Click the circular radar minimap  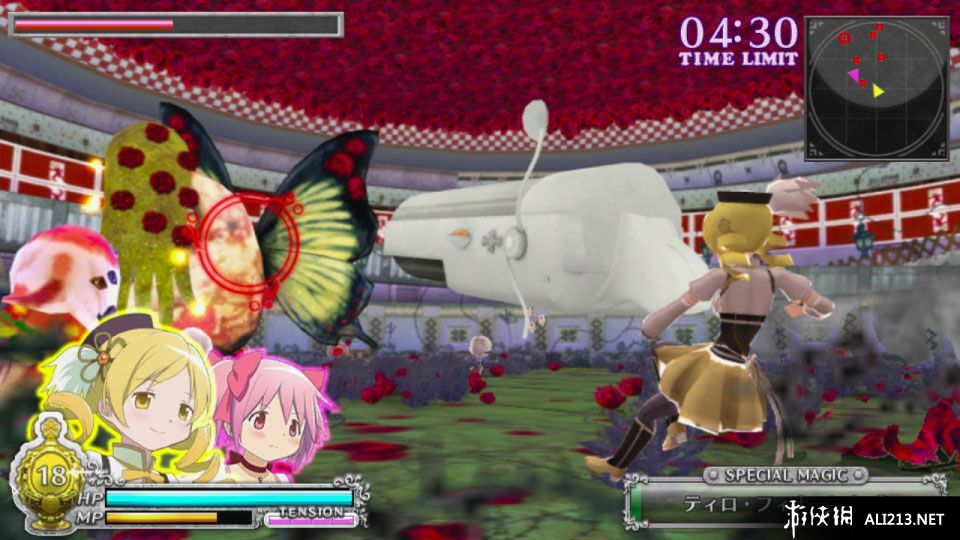(x=876, y=88)
